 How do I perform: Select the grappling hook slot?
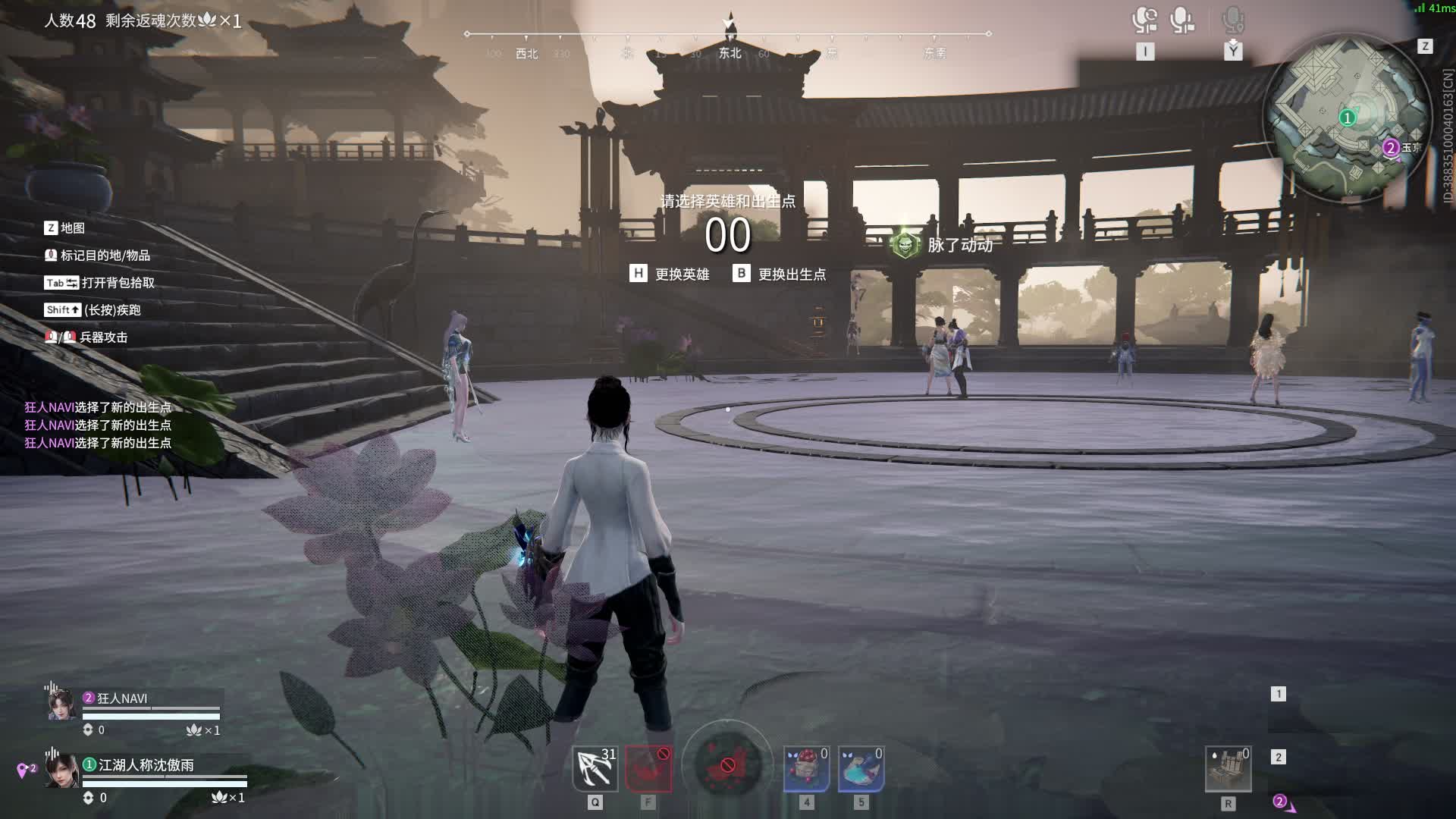pyautogui.click(x=595, y=769)
